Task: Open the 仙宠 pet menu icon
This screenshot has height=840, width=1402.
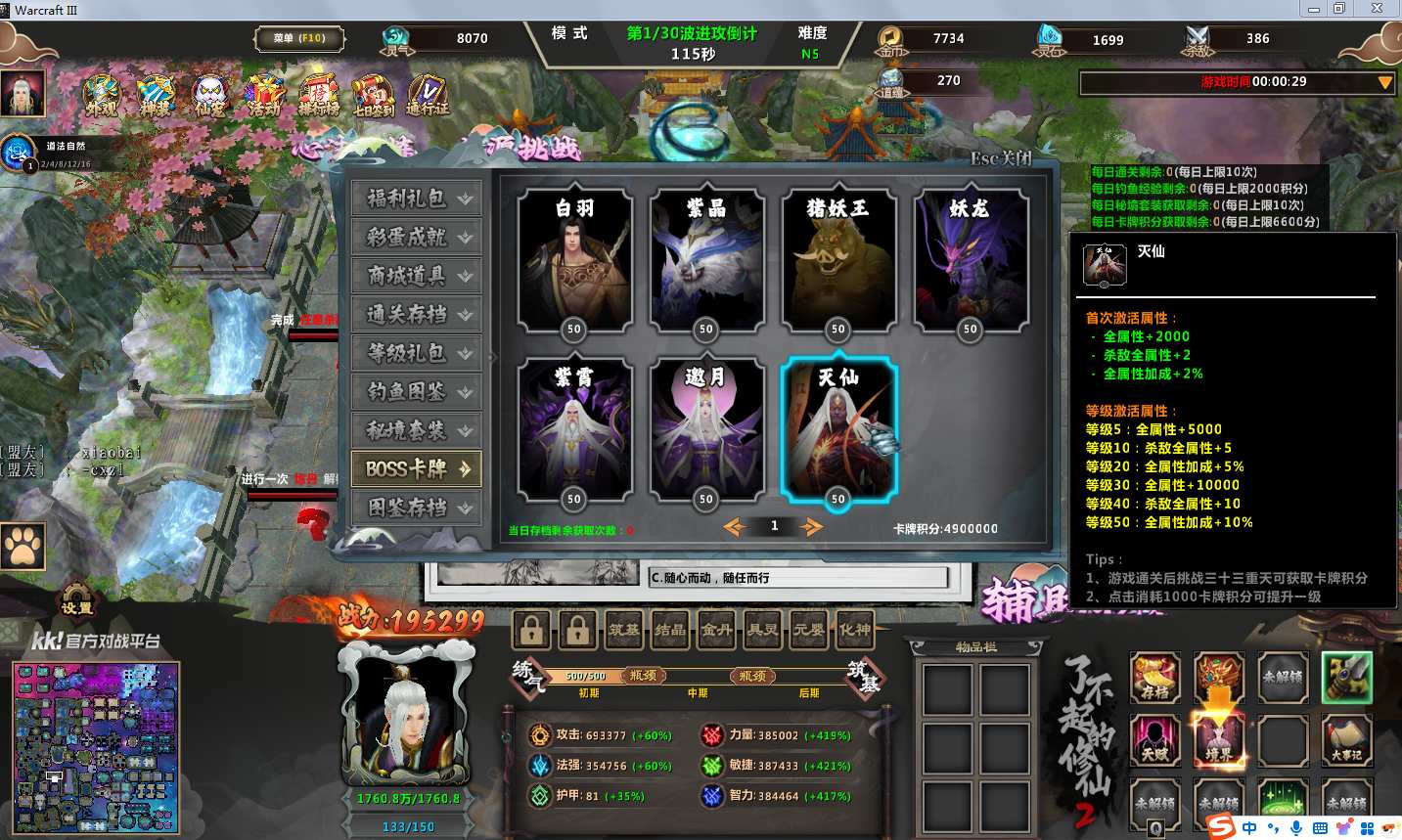Action: [x=209, y=96]
